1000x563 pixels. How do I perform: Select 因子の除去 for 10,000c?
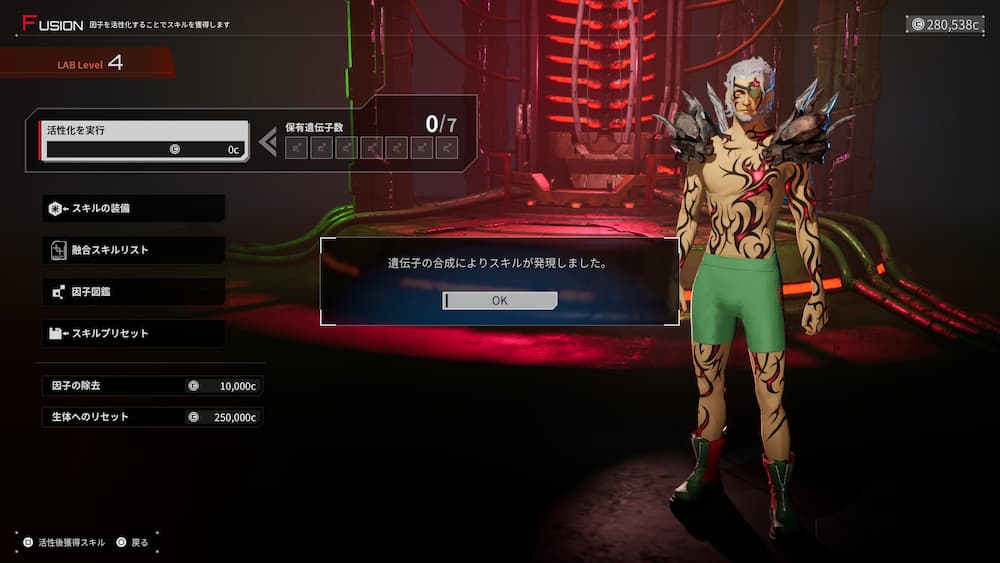[152, 385]
